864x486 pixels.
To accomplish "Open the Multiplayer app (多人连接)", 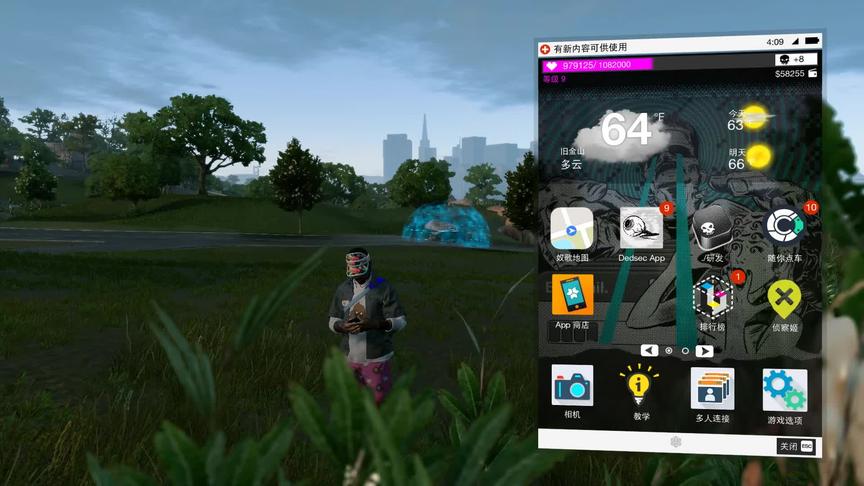I will (713, 388).
